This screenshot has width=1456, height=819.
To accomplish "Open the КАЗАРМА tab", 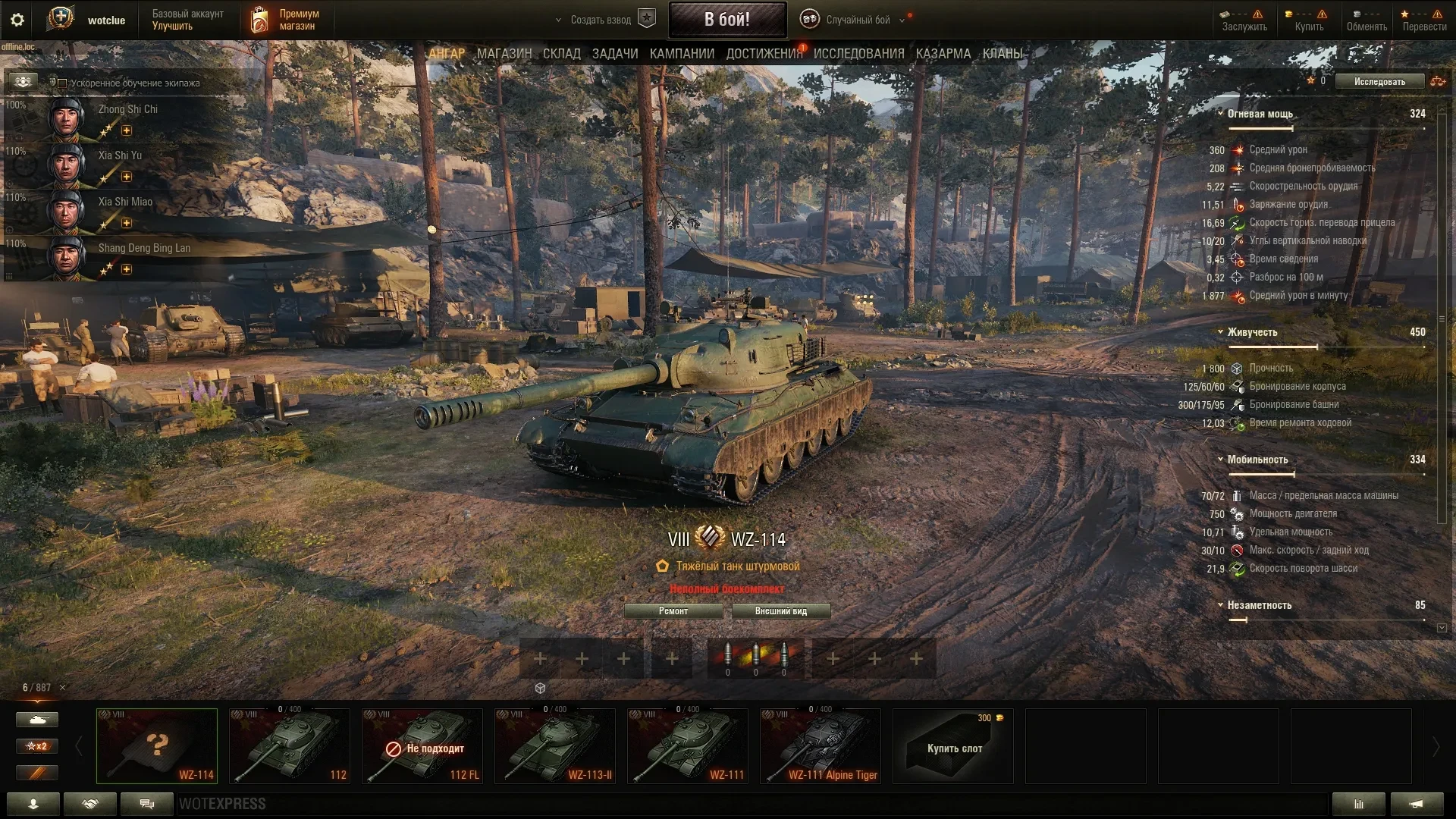I will click(943, 54).
